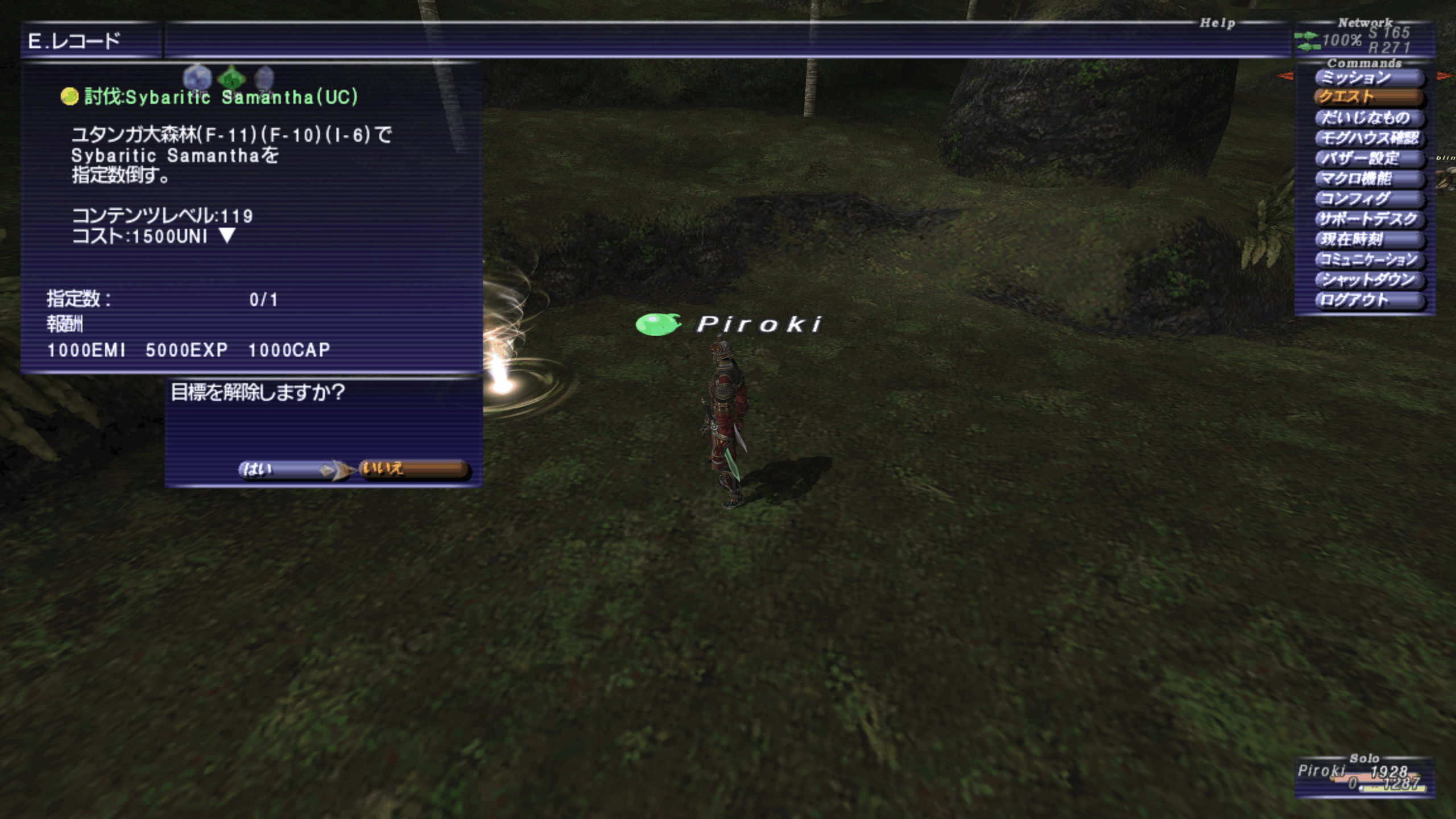Open the コミュニケーション menu

point(1368,260)
